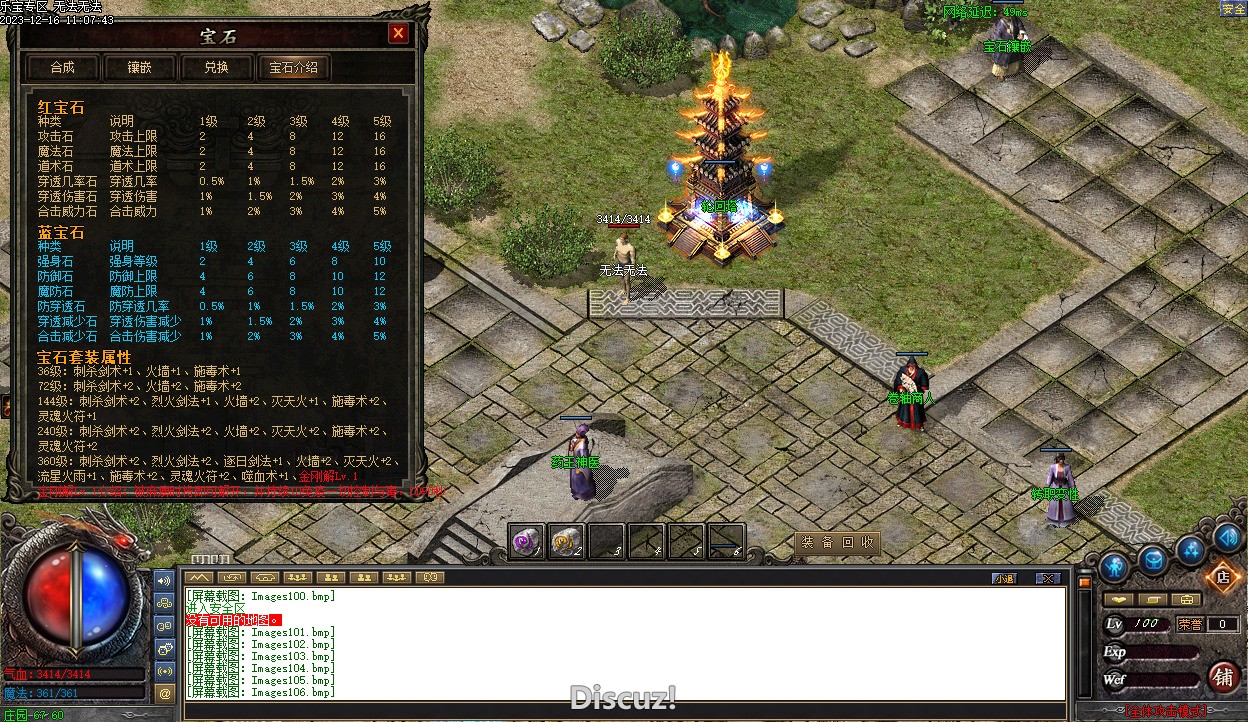
Task: Use the purple scroll in hotbar slot 1
Action: pyautogui.click(x=526, y=541)
